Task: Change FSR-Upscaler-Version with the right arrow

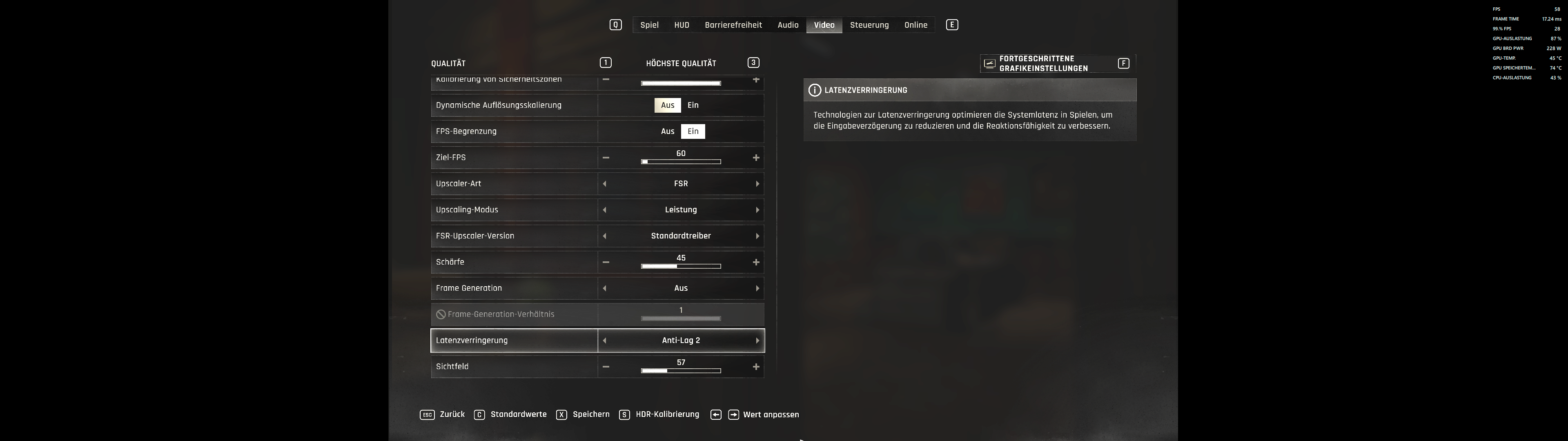Action: pos(757,236)
